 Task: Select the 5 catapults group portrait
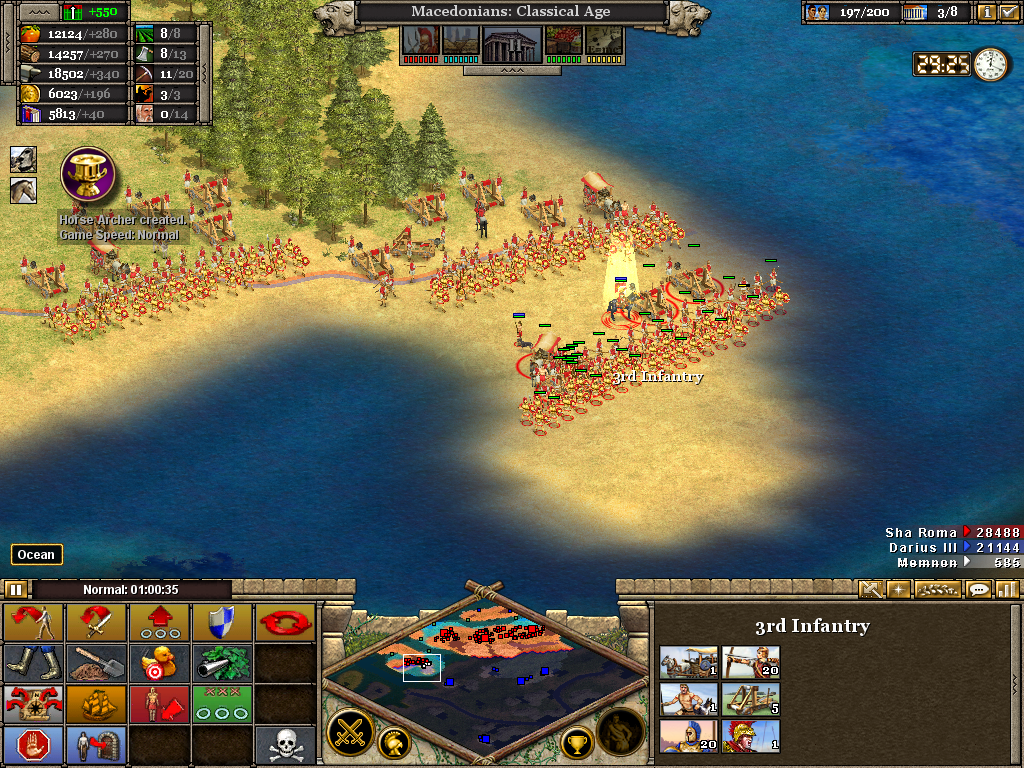pos(751,699)
